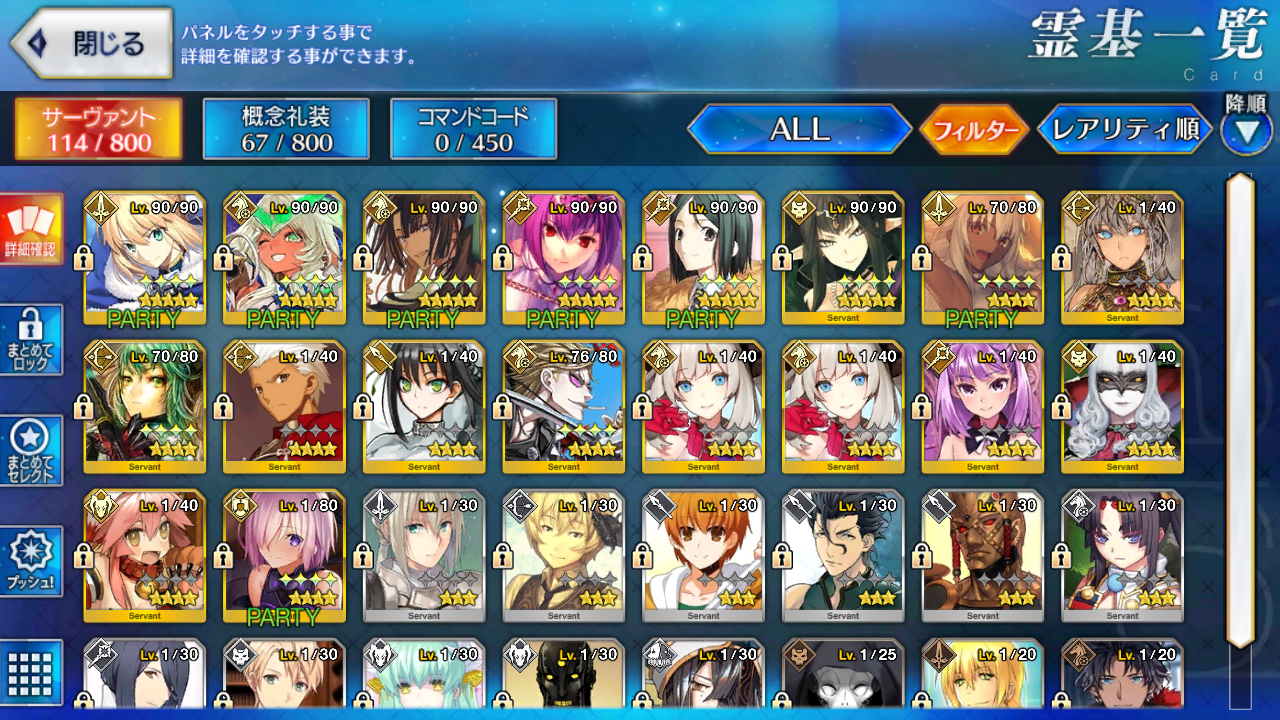Choose the green-haired Lv.70/80 archer card
Image resolution: width=1280 pixels, height=720 pixels.
[x=145, y=407]
